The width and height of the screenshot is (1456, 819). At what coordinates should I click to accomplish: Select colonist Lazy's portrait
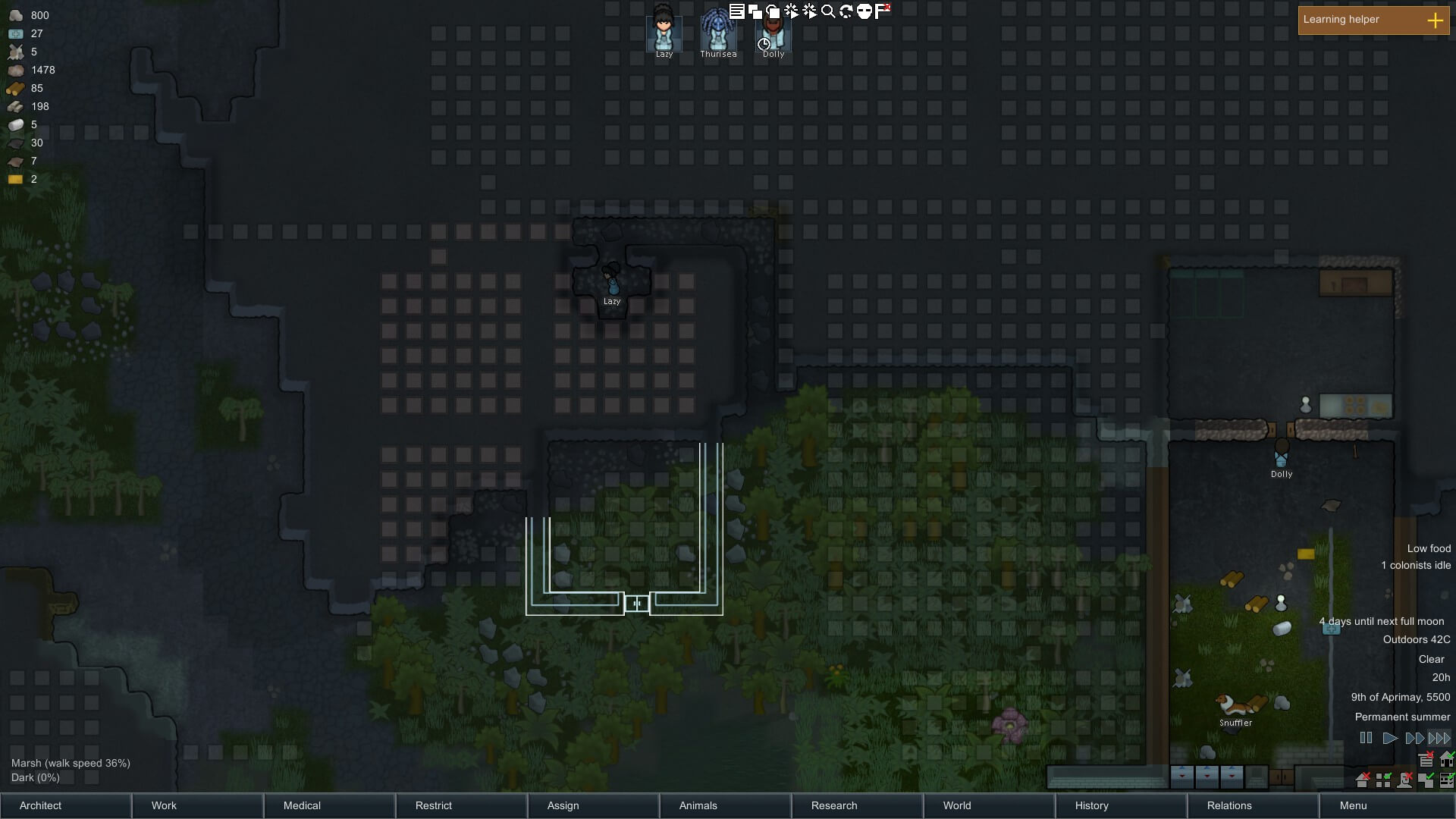(664, 33)
